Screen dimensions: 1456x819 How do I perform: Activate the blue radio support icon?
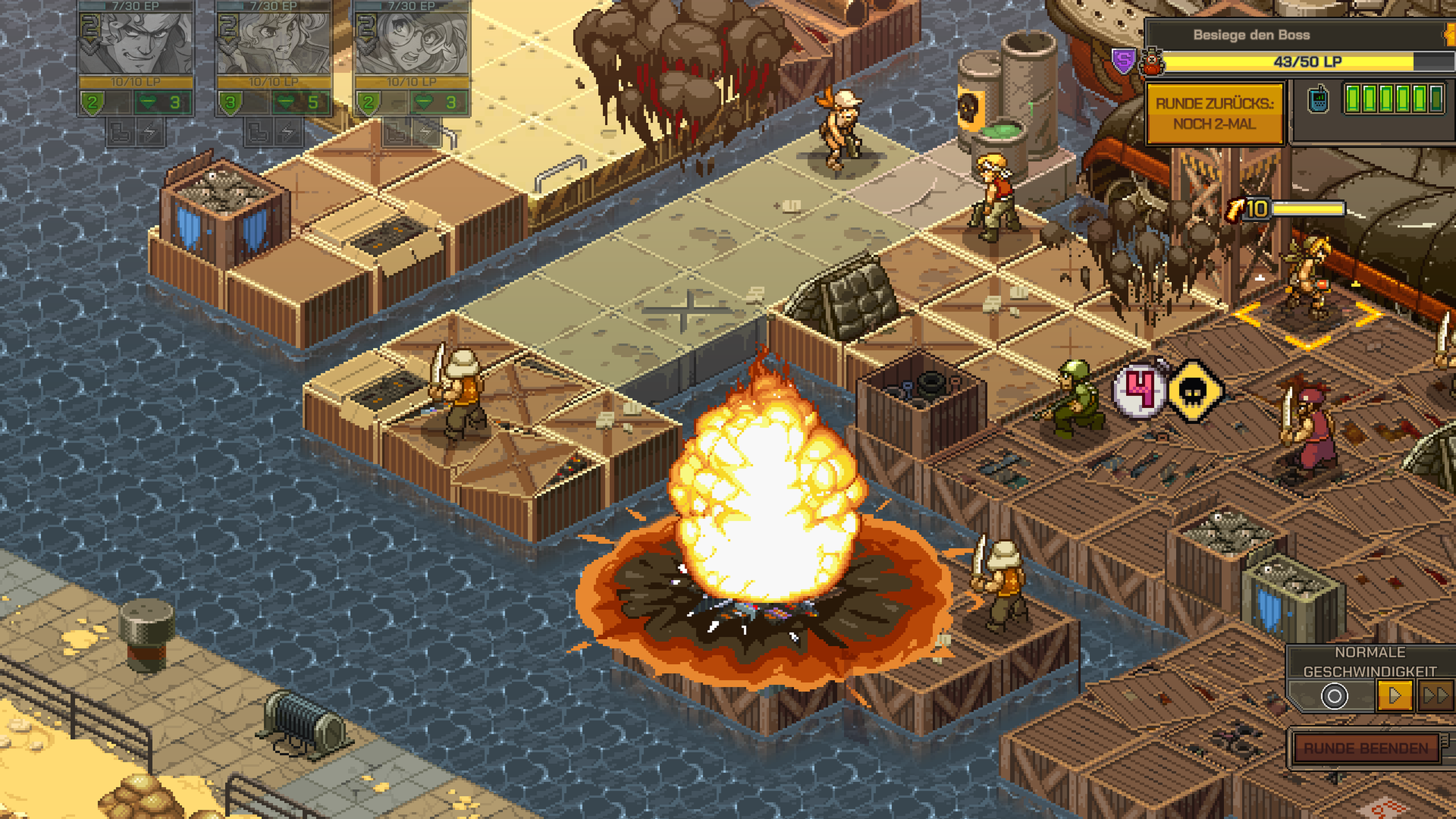1318,99
